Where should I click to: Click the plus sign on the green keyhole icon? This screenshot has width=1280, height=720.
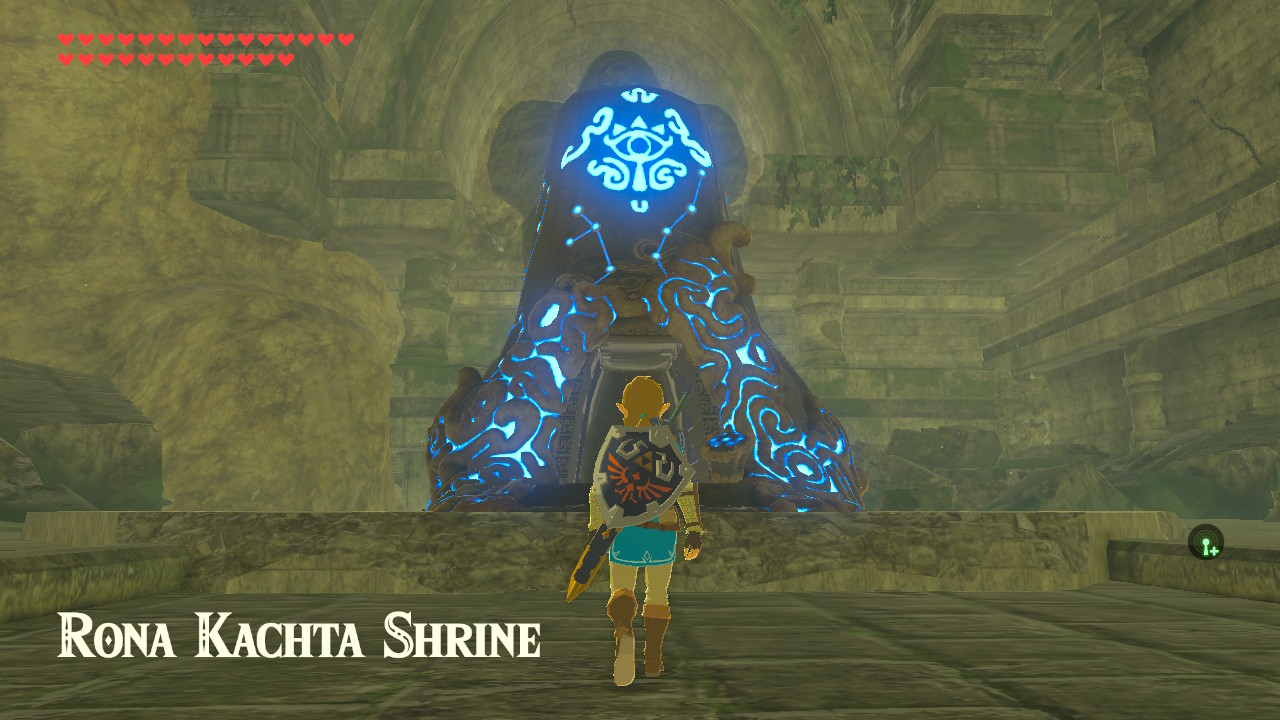[1213, 551]
